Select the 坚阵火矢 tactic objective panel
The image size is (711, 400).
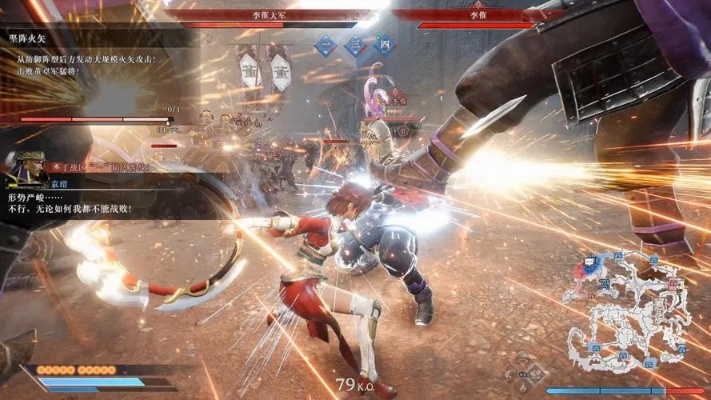tap(90, 60)
